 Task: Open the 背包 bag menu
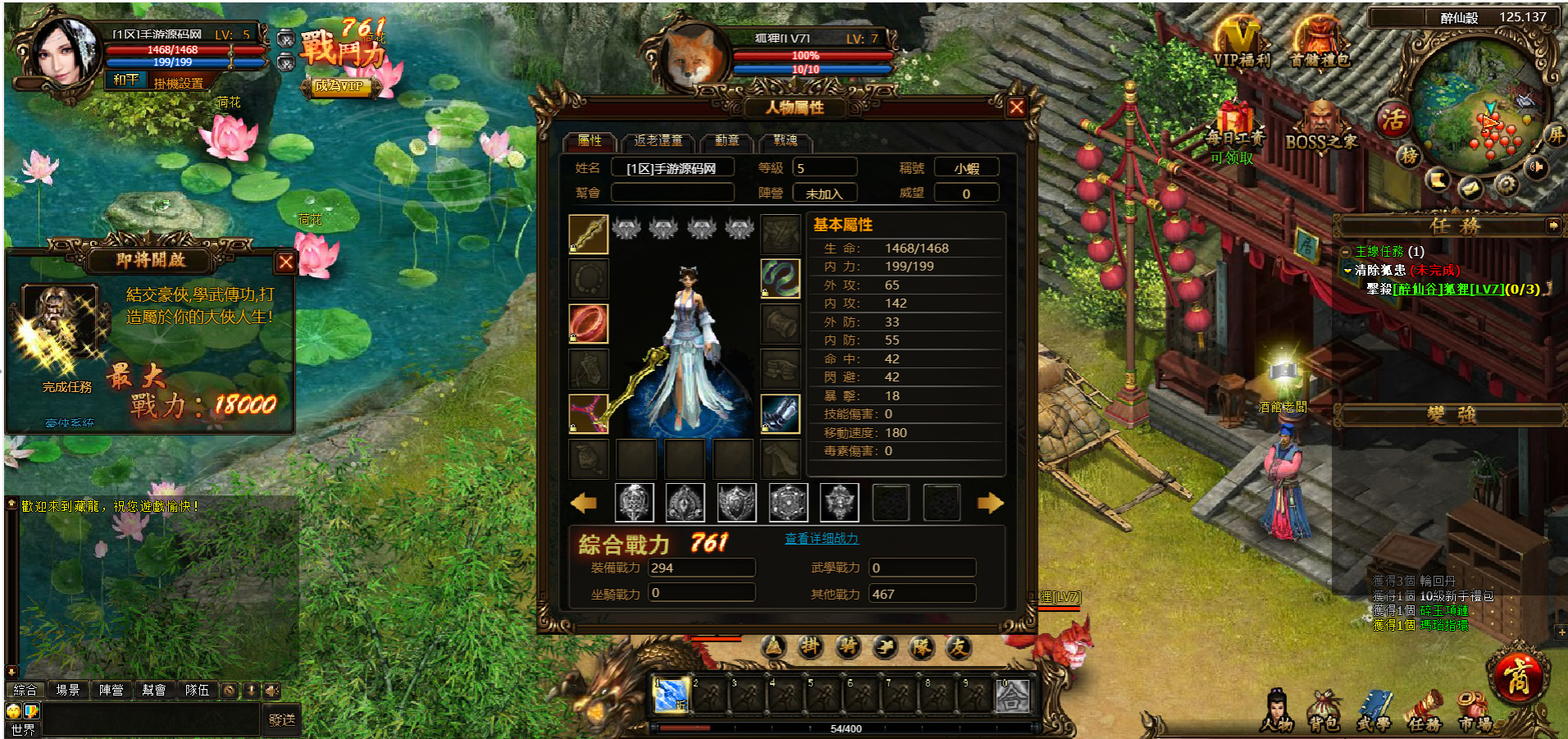[x=1323, y=712]
